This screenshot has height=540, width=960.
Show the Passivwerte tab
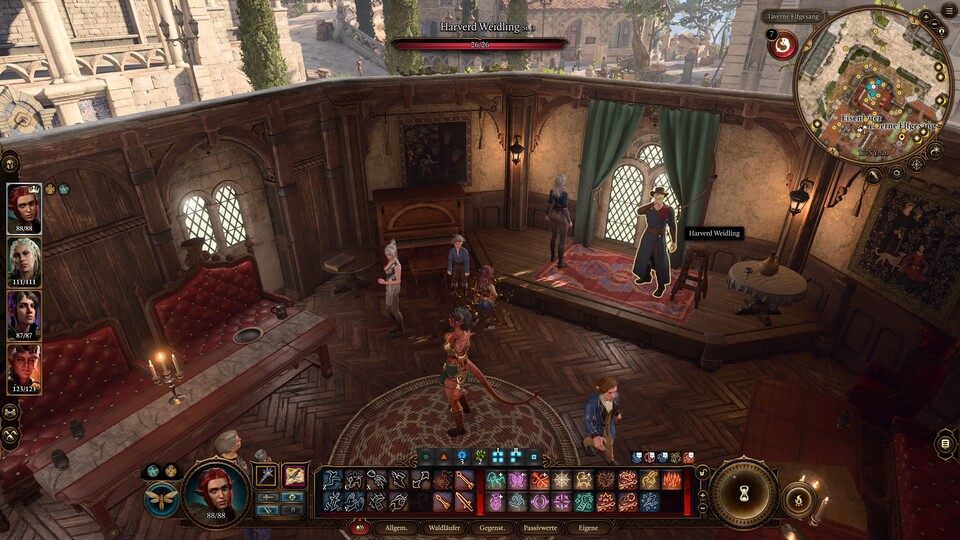point(540,528)
